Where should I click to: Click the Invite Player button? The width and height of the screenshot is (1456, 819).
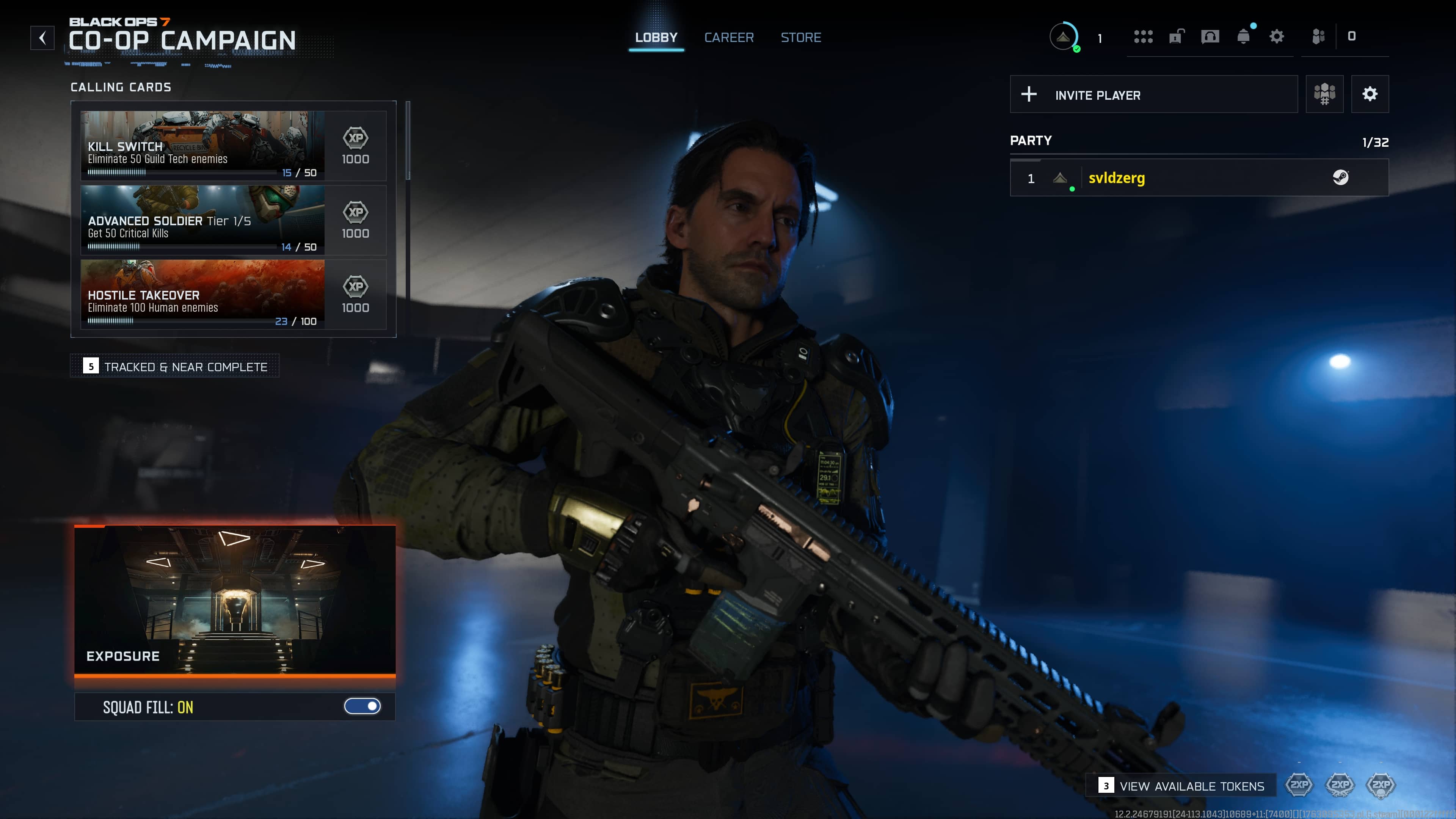coord(1153,94)
